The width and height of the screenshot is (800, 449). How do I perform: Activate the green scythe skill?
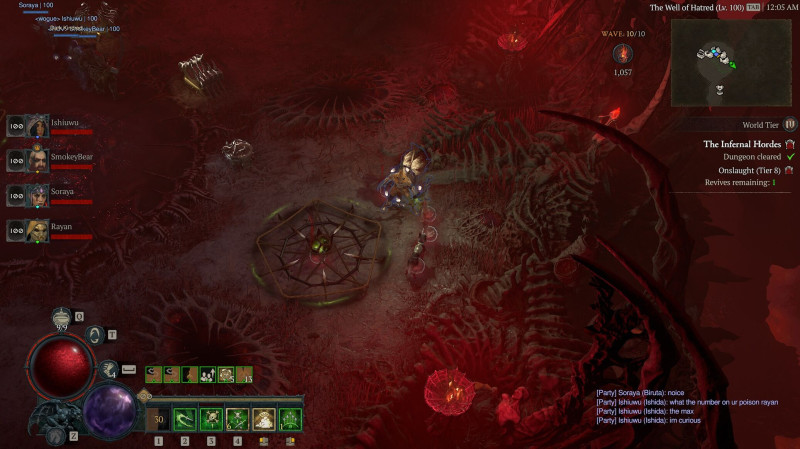tap(185, 418)
